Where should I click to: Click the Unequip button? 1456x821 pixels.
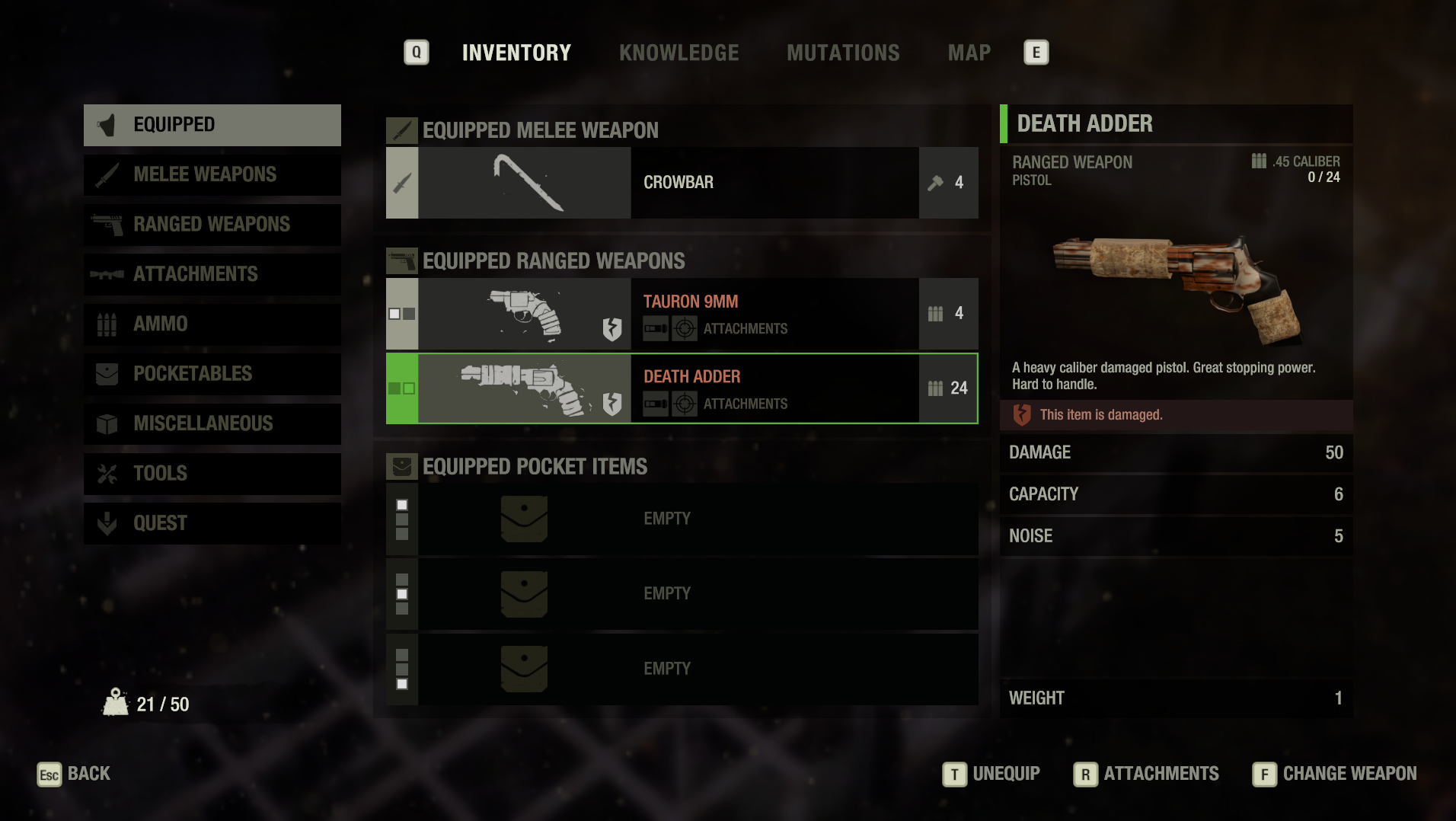point(991,774)
